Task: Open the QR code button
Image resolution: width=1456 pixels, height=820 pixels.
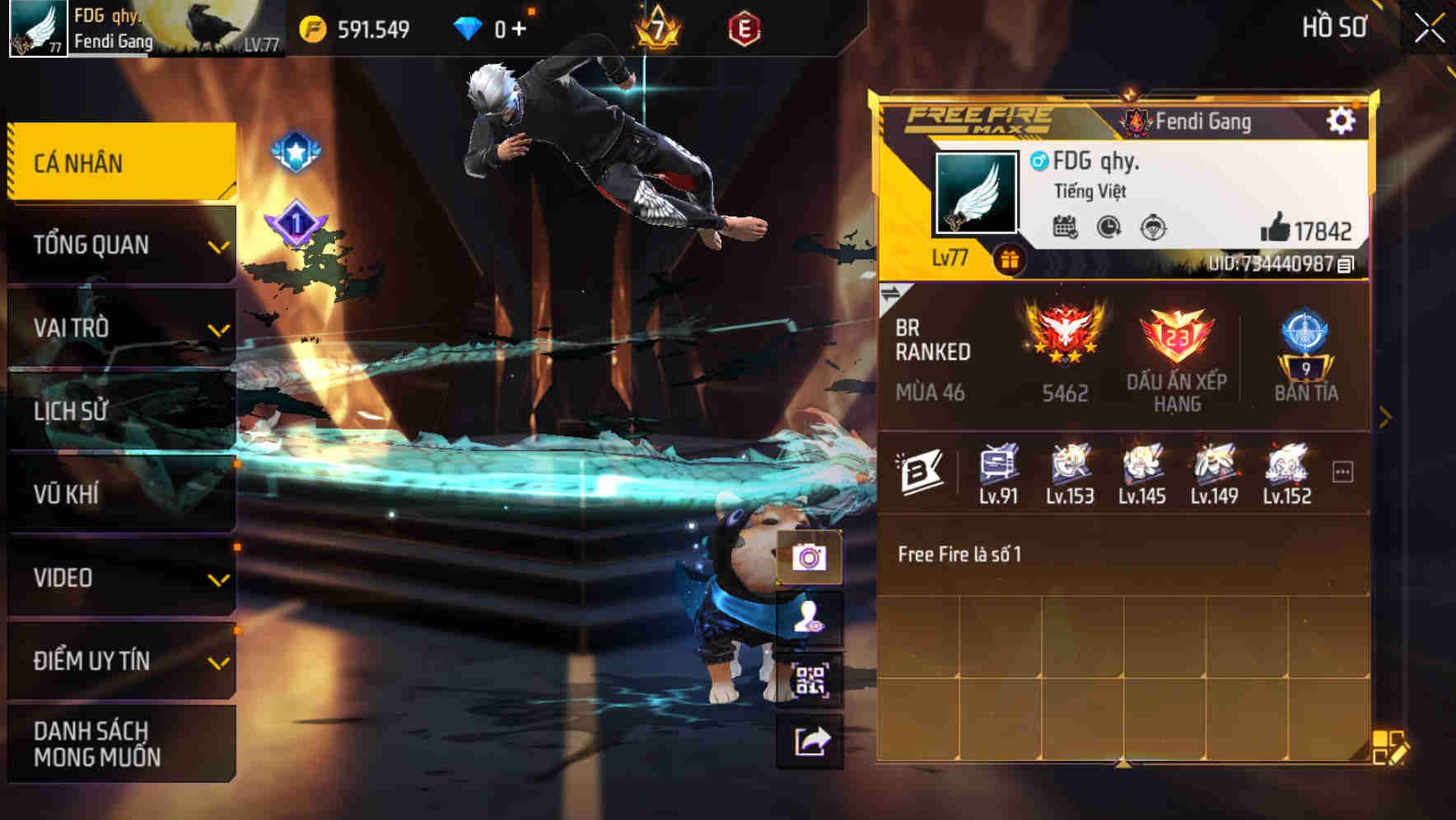Action: [x=809, y=681]
